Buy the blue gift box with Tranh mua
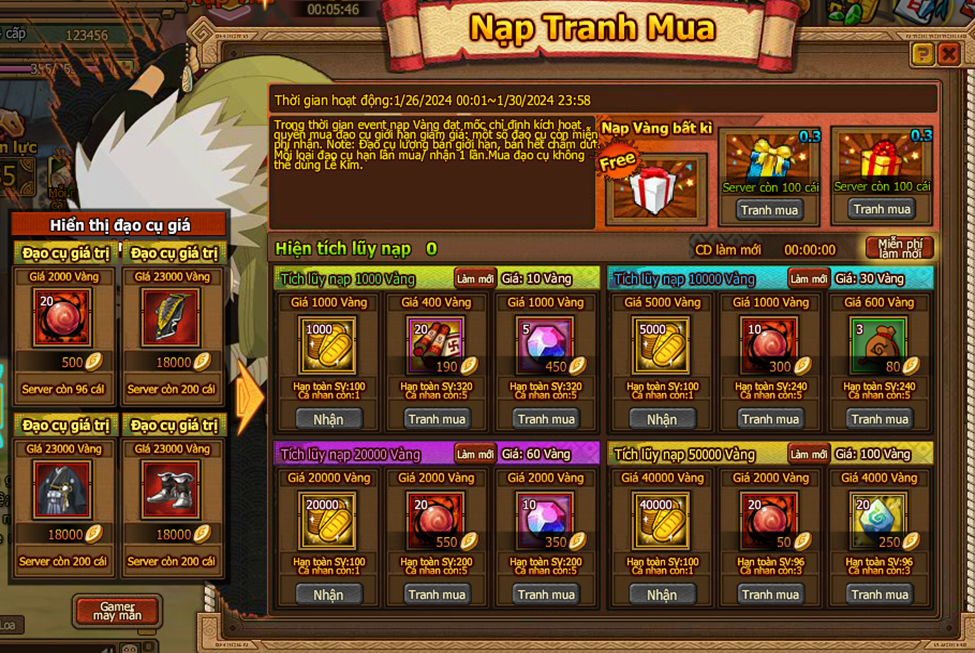 click(x=769, y=210)
